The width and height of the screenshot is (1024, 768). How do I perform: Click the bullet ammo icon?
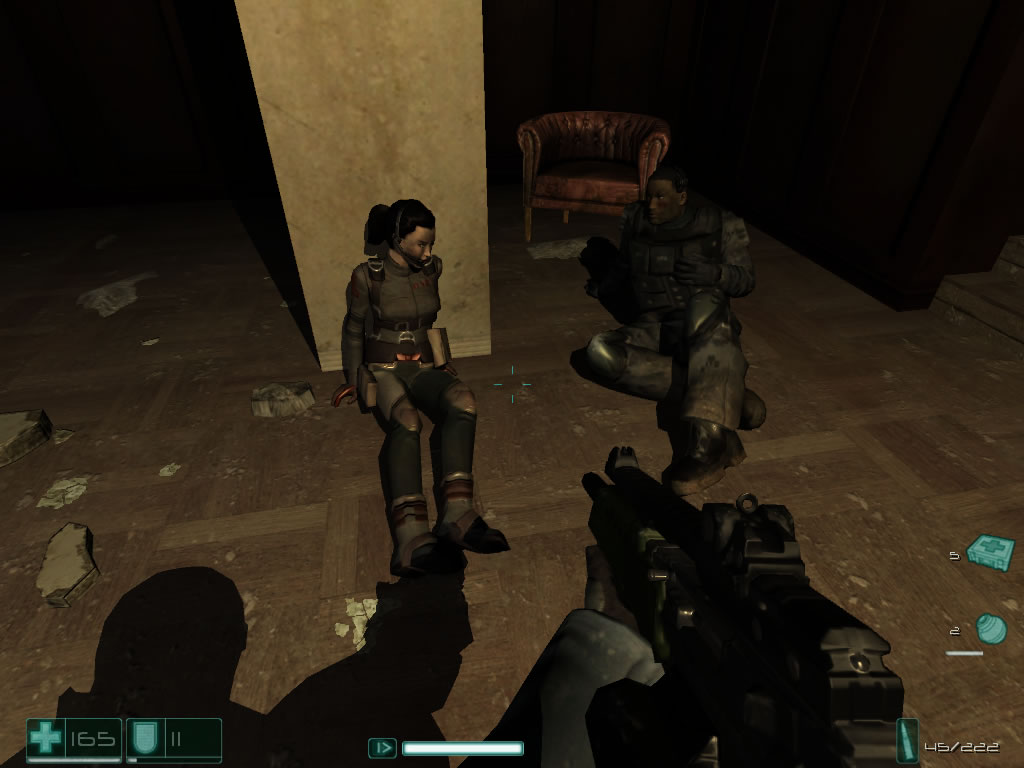point(907,741)
